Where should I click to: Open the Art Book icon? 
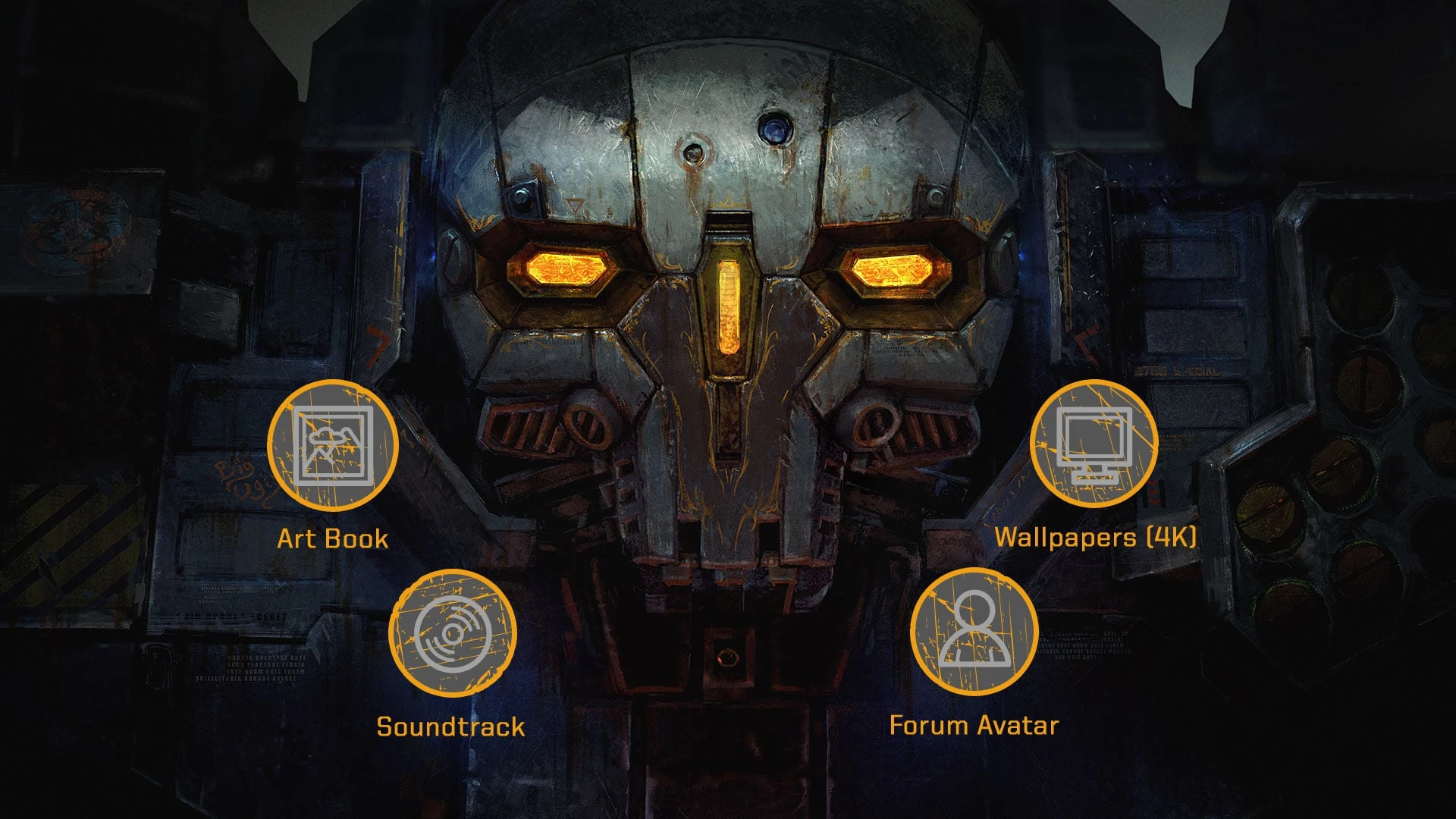[x=332, y=445]
